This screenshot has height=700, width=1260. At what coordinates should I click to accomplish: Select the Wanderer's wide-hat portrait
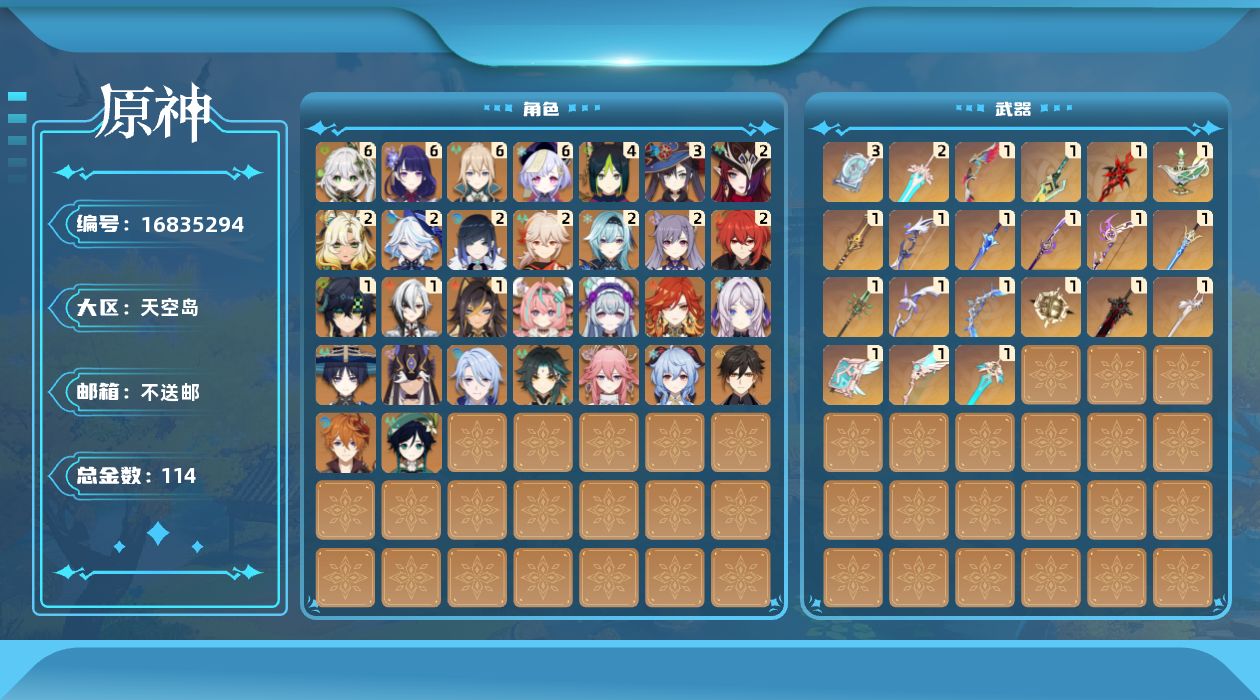point(346,375)
